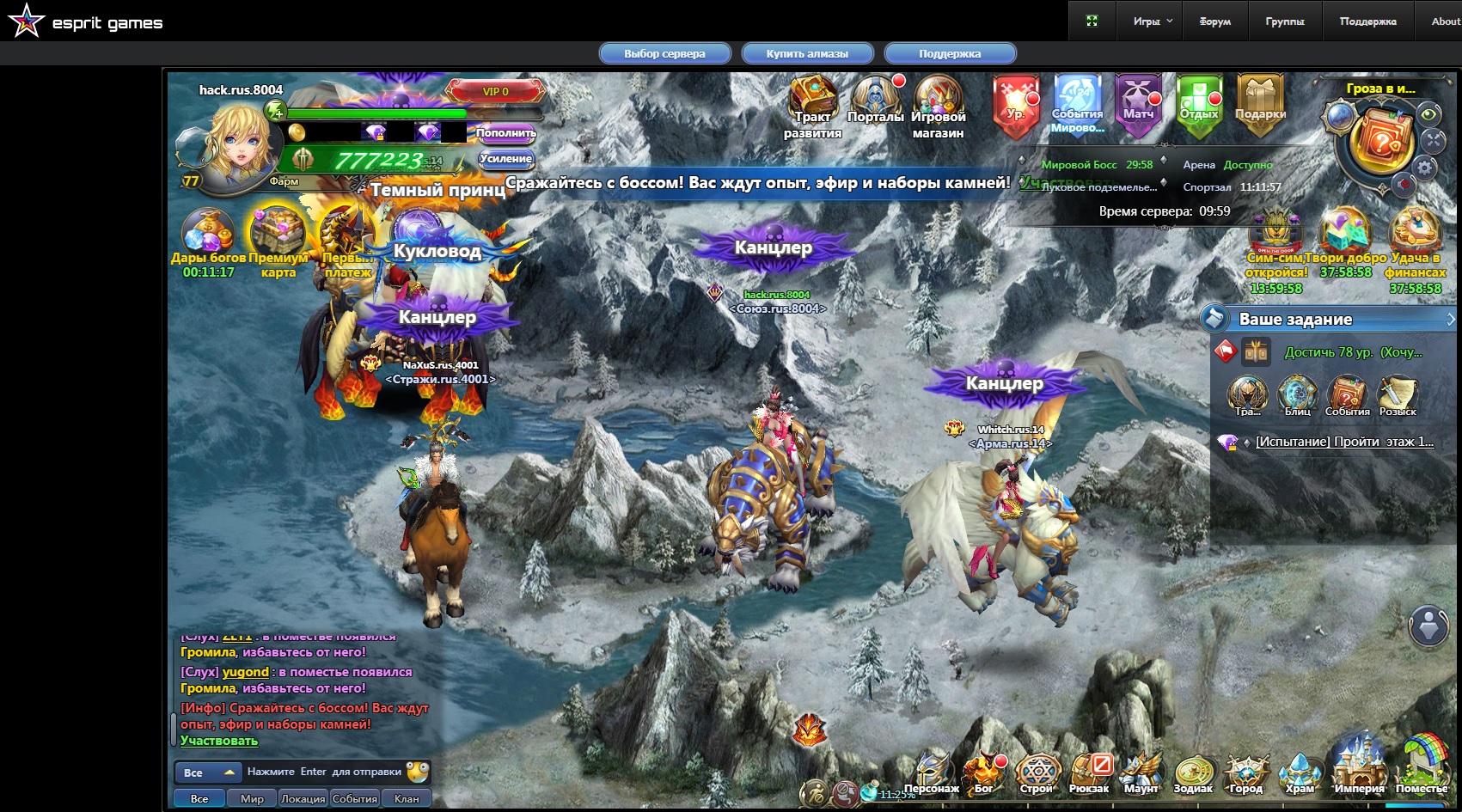The height and width of the screenshot is (812, 1462).
Task: Tap the Пополнить button
Action: coord(505,132)
